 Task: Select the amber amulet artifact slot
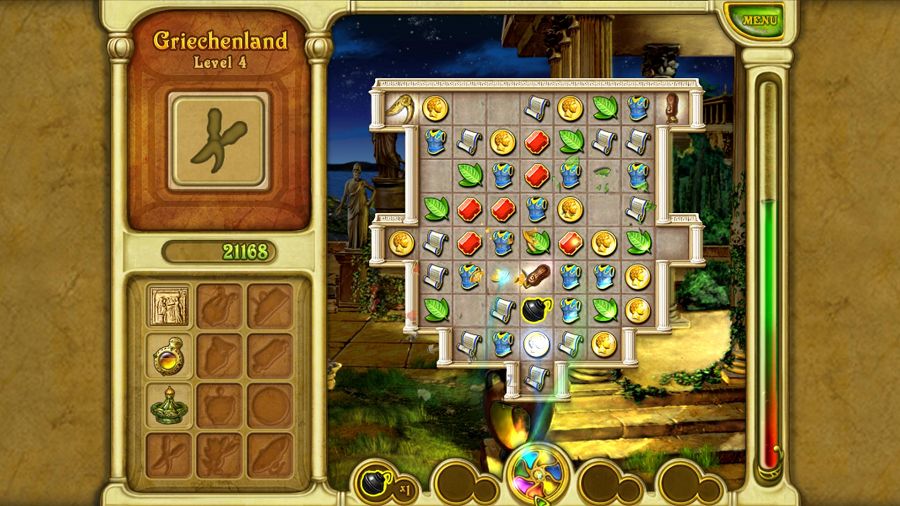pos(169,354)
